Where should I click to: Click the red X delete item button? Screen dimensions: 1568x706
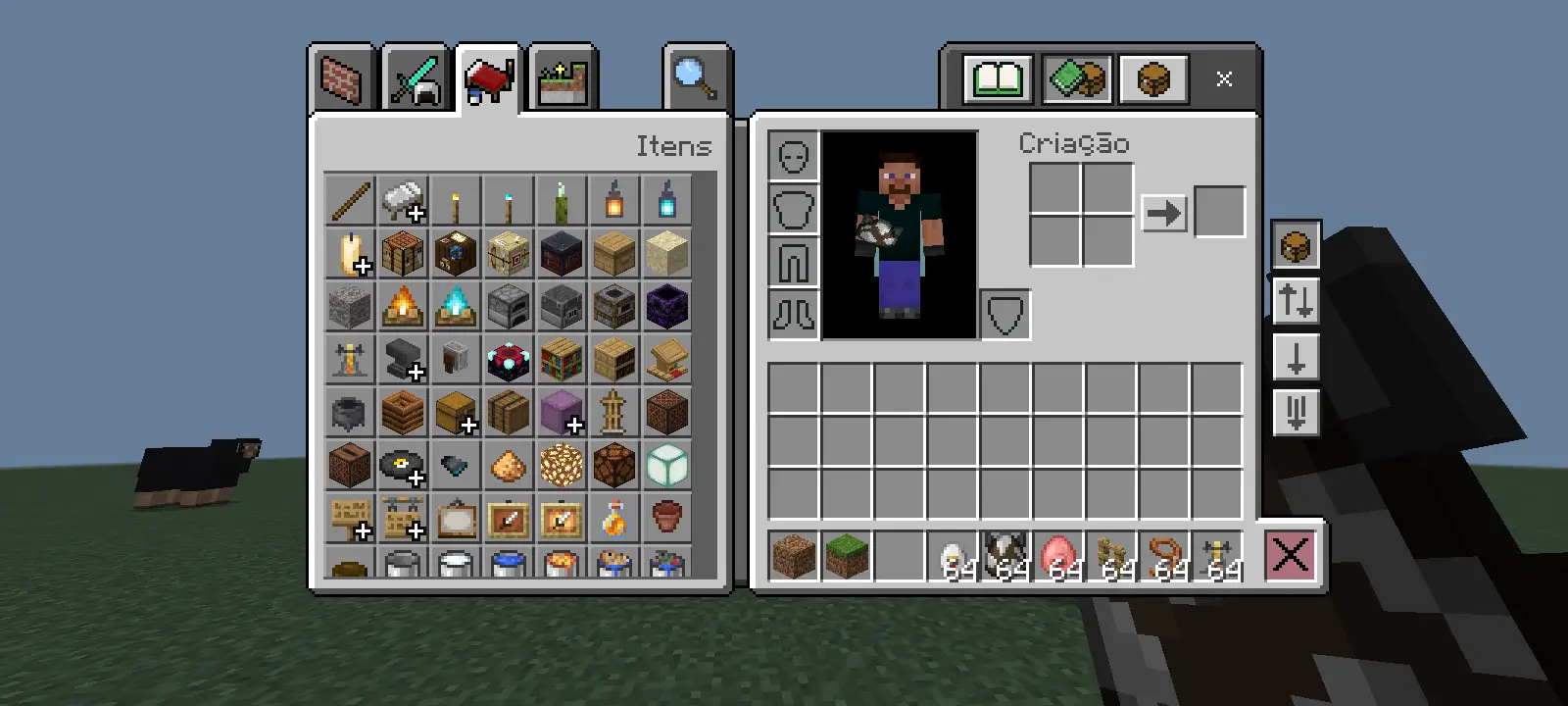pos(1290,556)
